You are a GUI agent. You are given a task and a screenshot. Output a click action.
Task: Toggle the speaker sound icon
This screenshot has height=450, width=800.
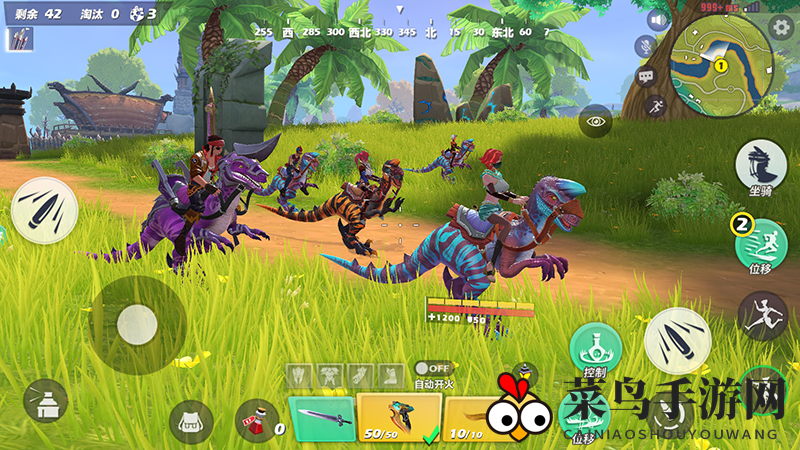click(657, 20)
